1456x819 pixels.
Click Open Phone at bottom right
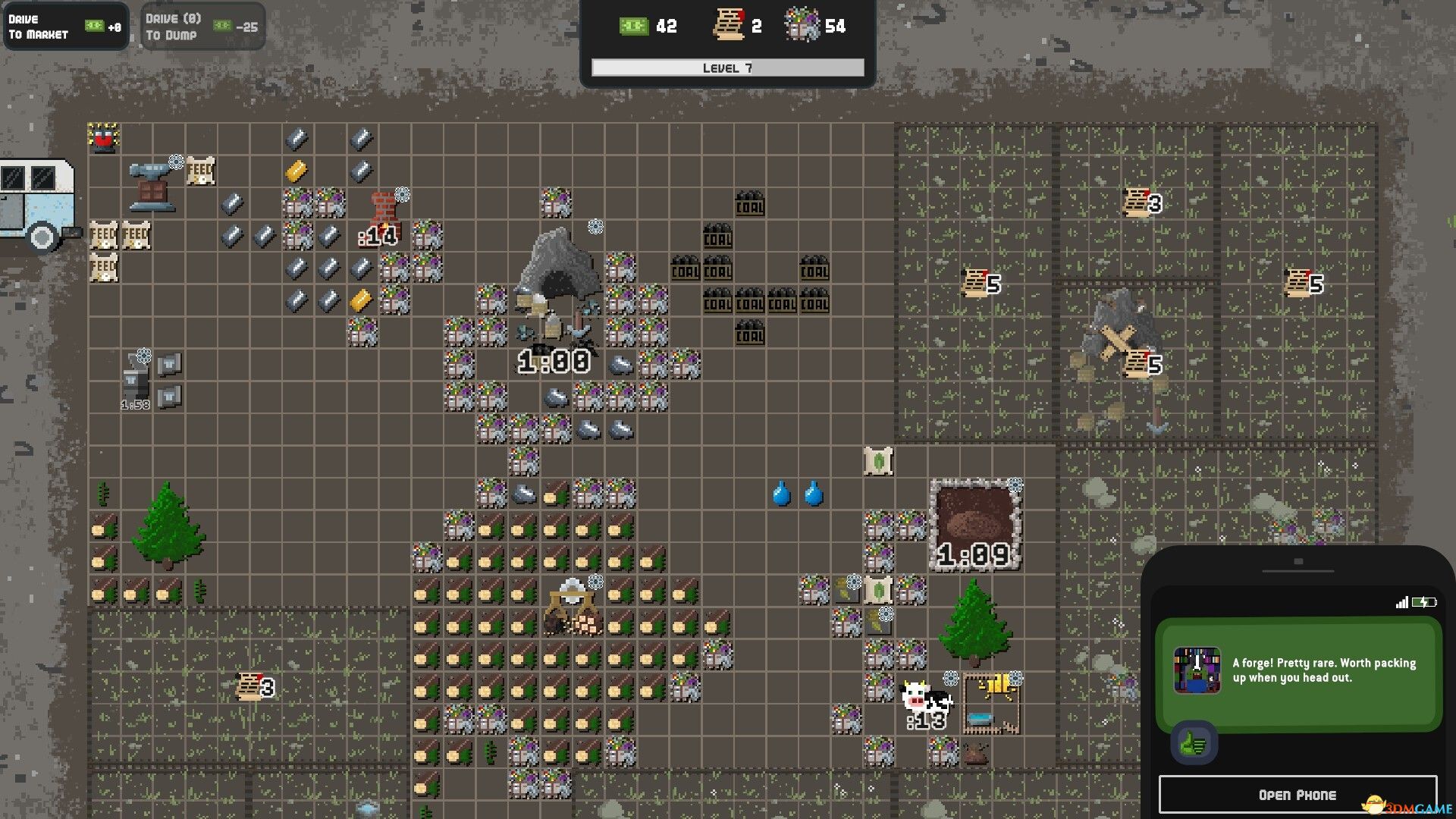(1297, 795)
